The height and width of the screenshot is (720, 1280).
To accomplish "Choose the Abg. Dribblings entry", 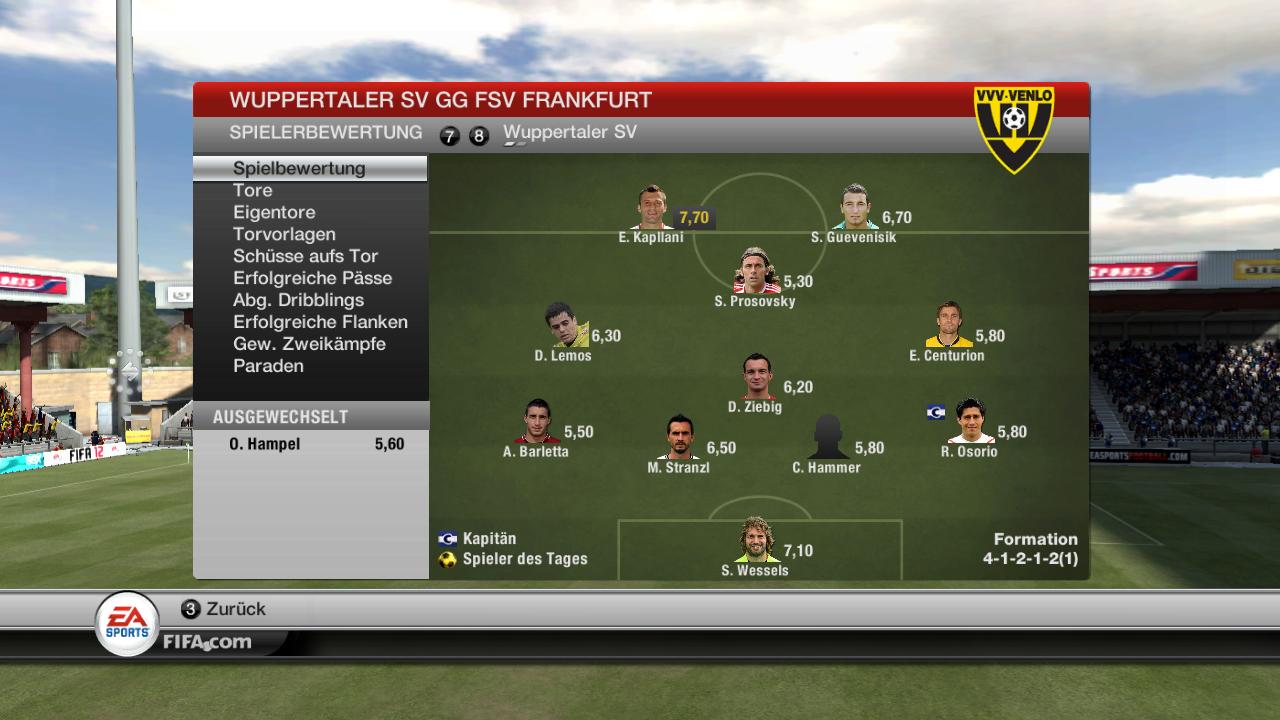I will [x=298, y=300].
